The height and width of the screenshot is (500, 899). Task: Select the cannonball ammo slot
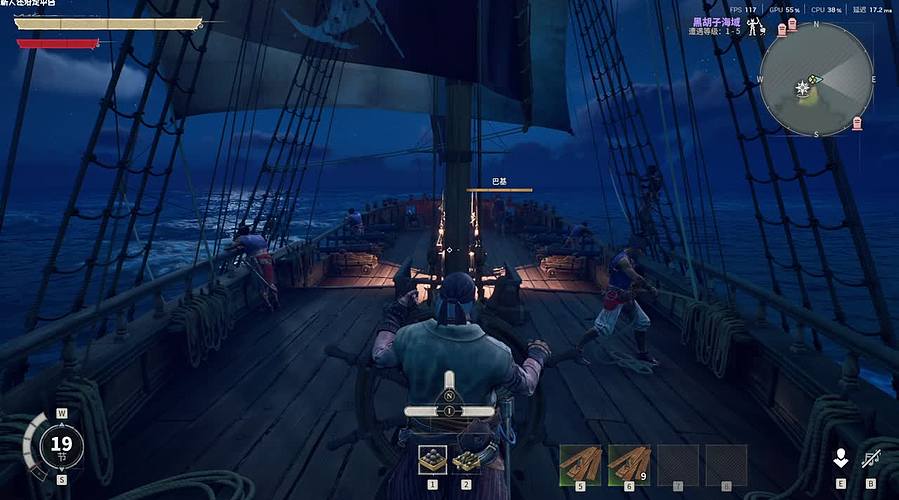click(x=433, y=459)
